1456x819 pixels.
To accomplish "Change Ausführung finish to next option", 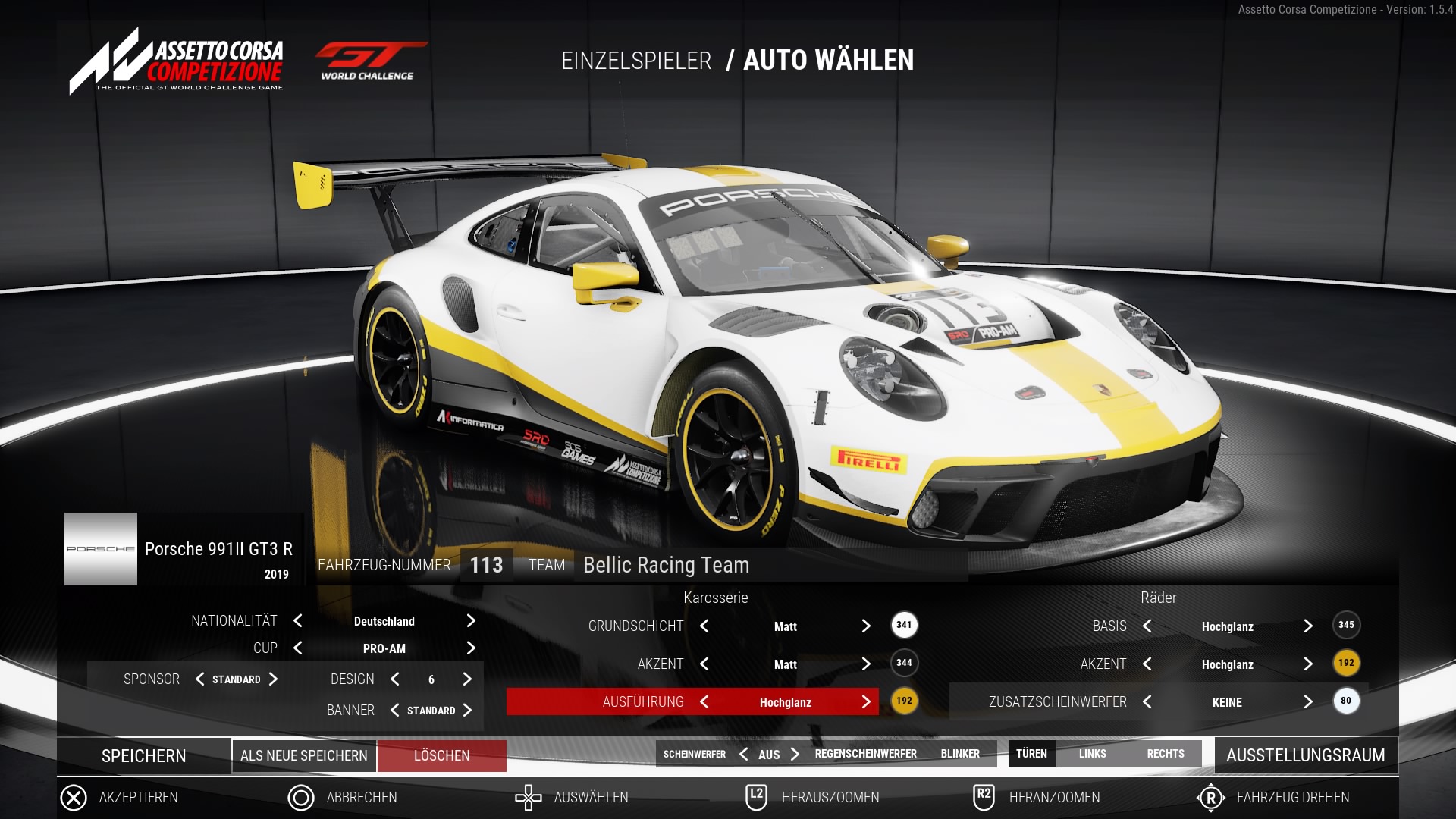I will (866, 702).
